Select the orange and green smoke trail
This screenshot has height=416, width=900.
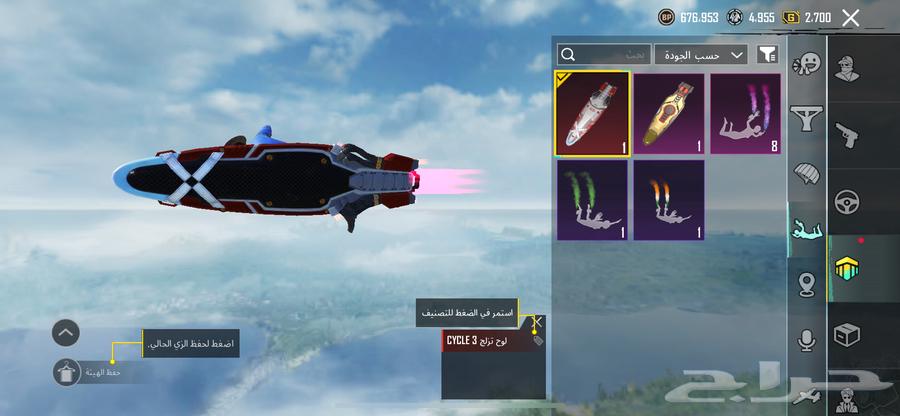click(x=669, y=200)
